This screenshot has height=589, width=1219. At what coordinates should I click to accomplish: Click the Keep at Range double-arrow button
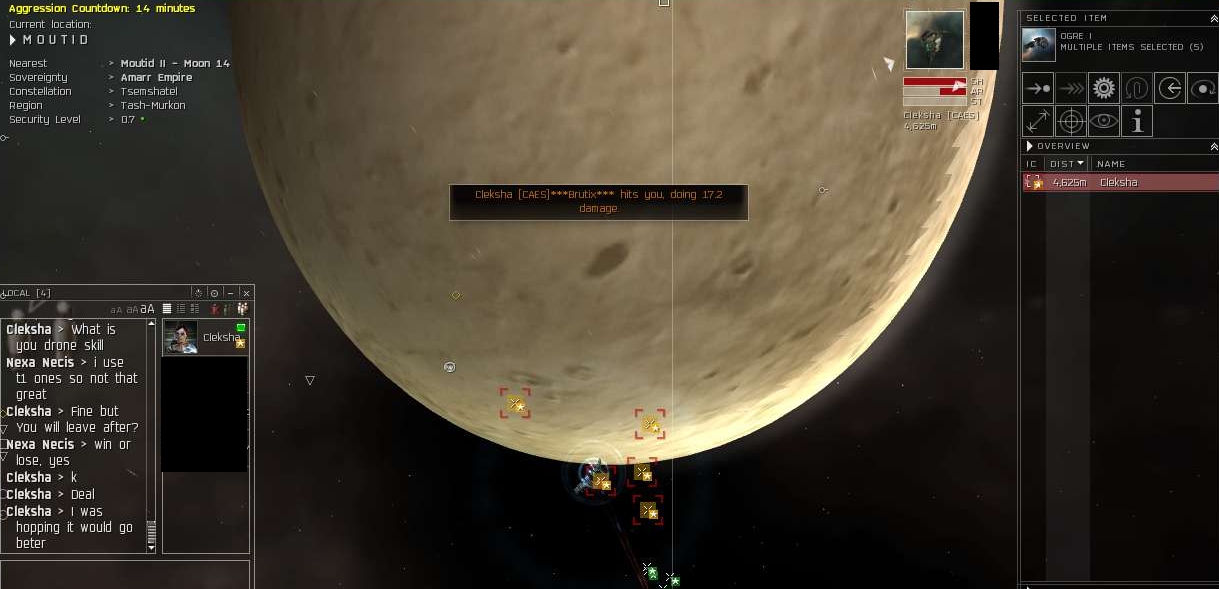pos(1038,121)
